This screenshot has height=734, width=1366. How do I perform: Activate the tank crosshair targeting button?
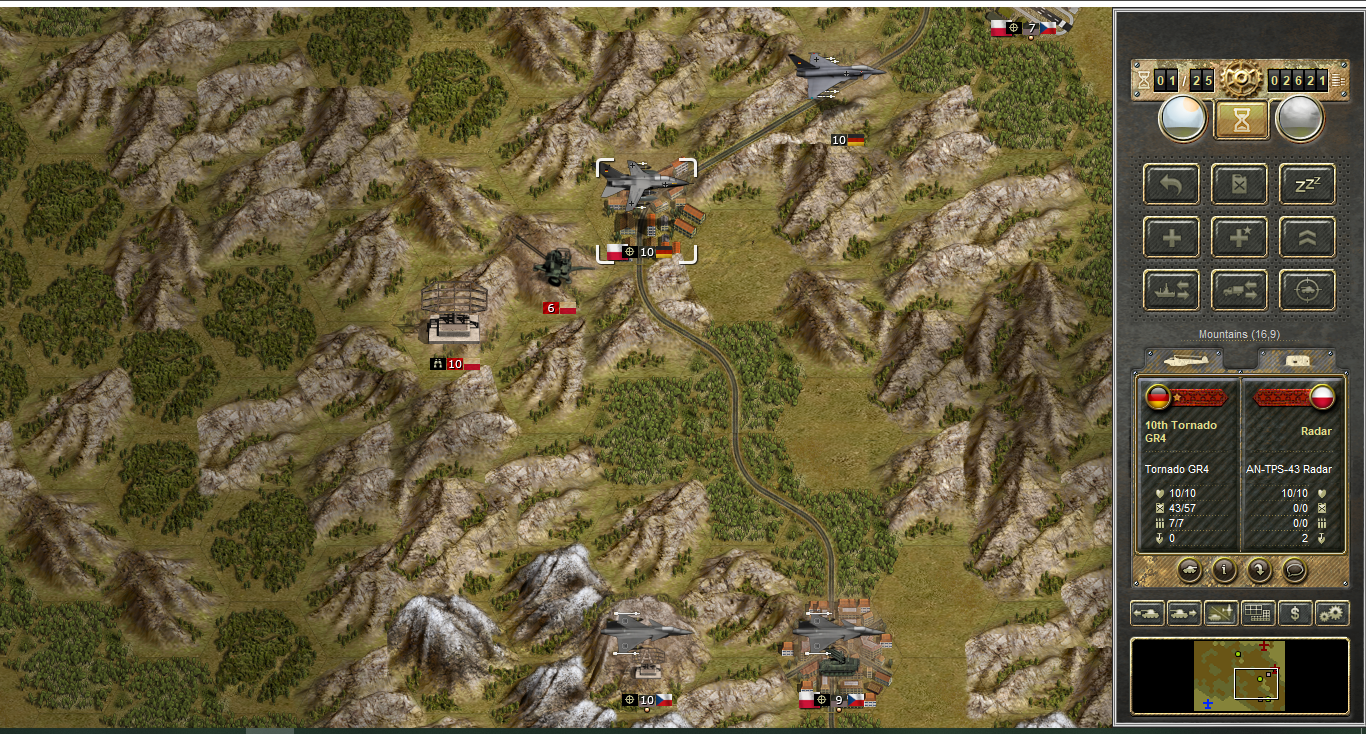point(1307,290)
